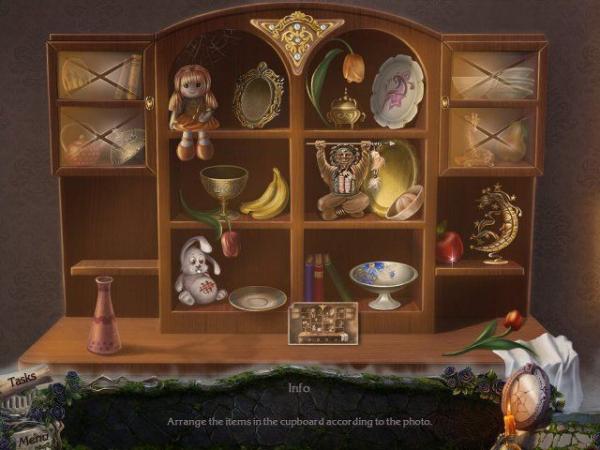Open the Tasks list
The image size is (600, 450).
(x=24, y=380)
